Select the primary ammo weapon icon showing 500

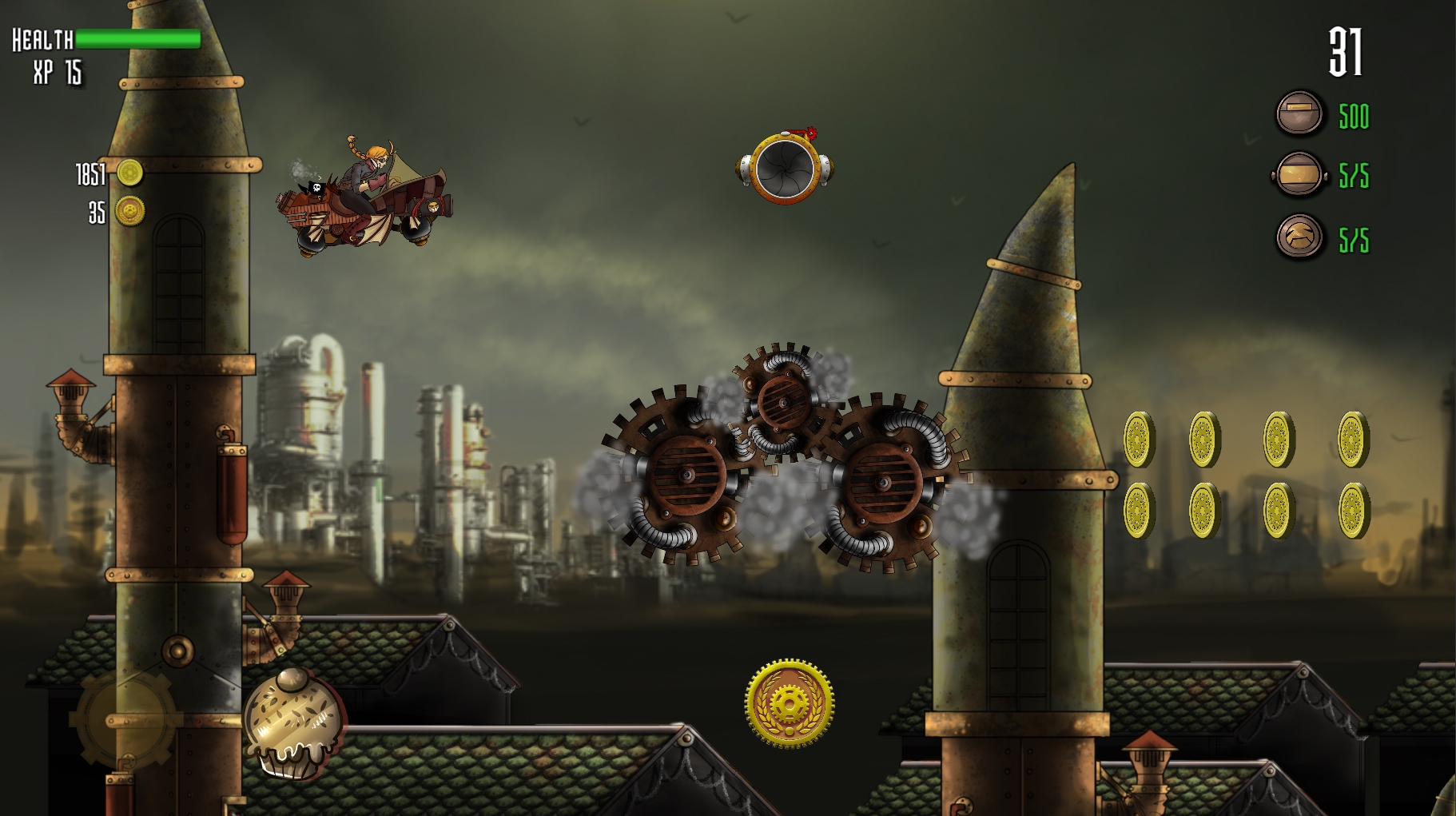pos(1300,114)
